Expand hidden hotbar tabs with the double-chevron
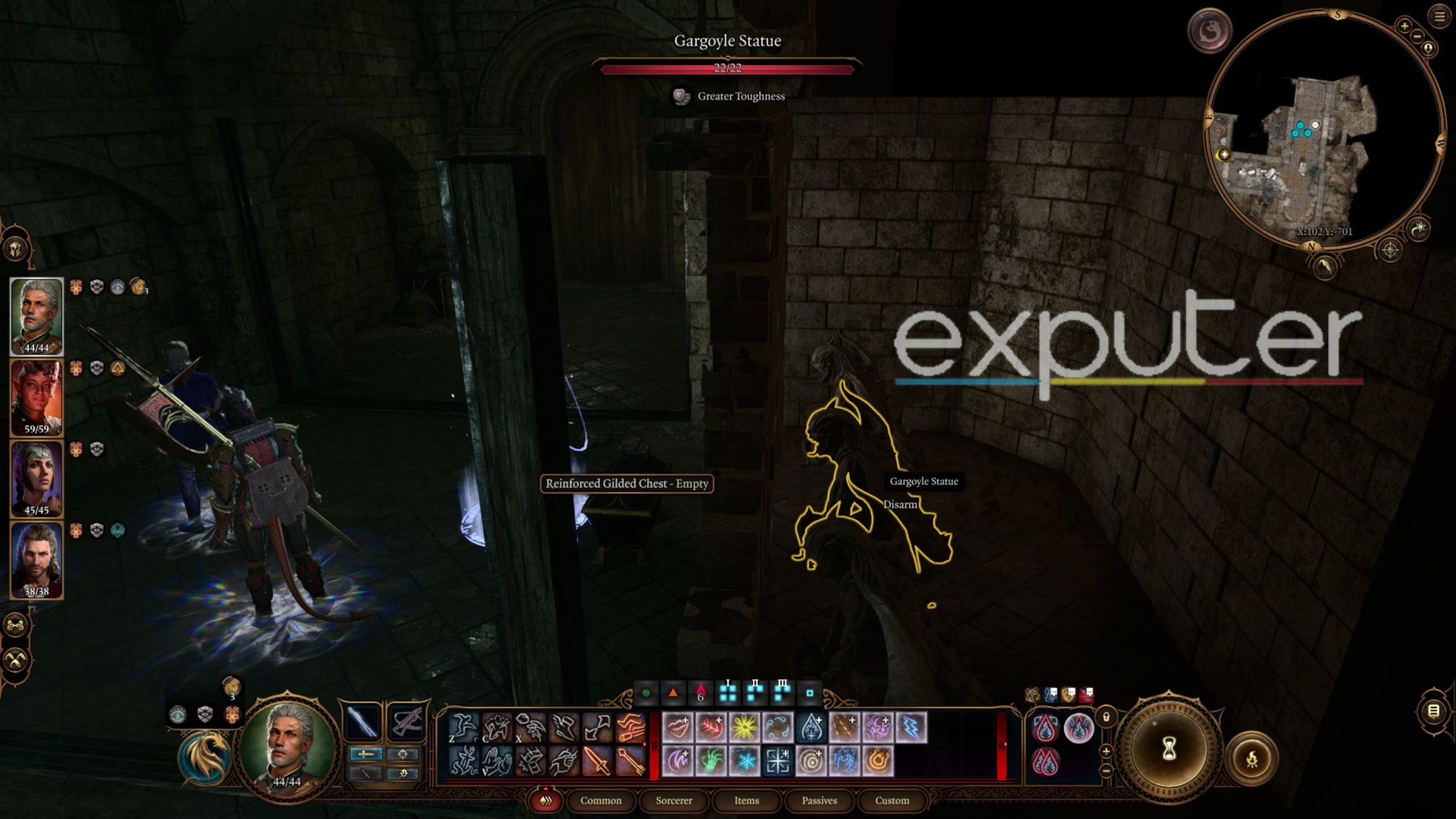This screenshot has height=819, width=1456. (546, 802)
